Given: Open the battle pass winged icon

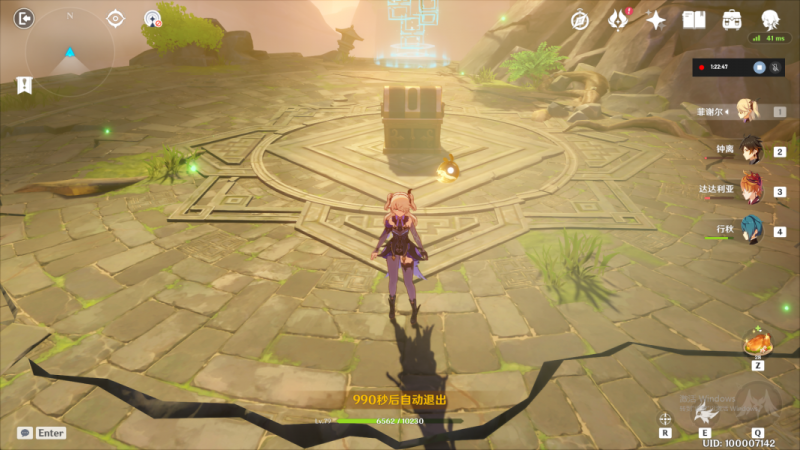Looking at the screenshot, I should pos(619,19).
